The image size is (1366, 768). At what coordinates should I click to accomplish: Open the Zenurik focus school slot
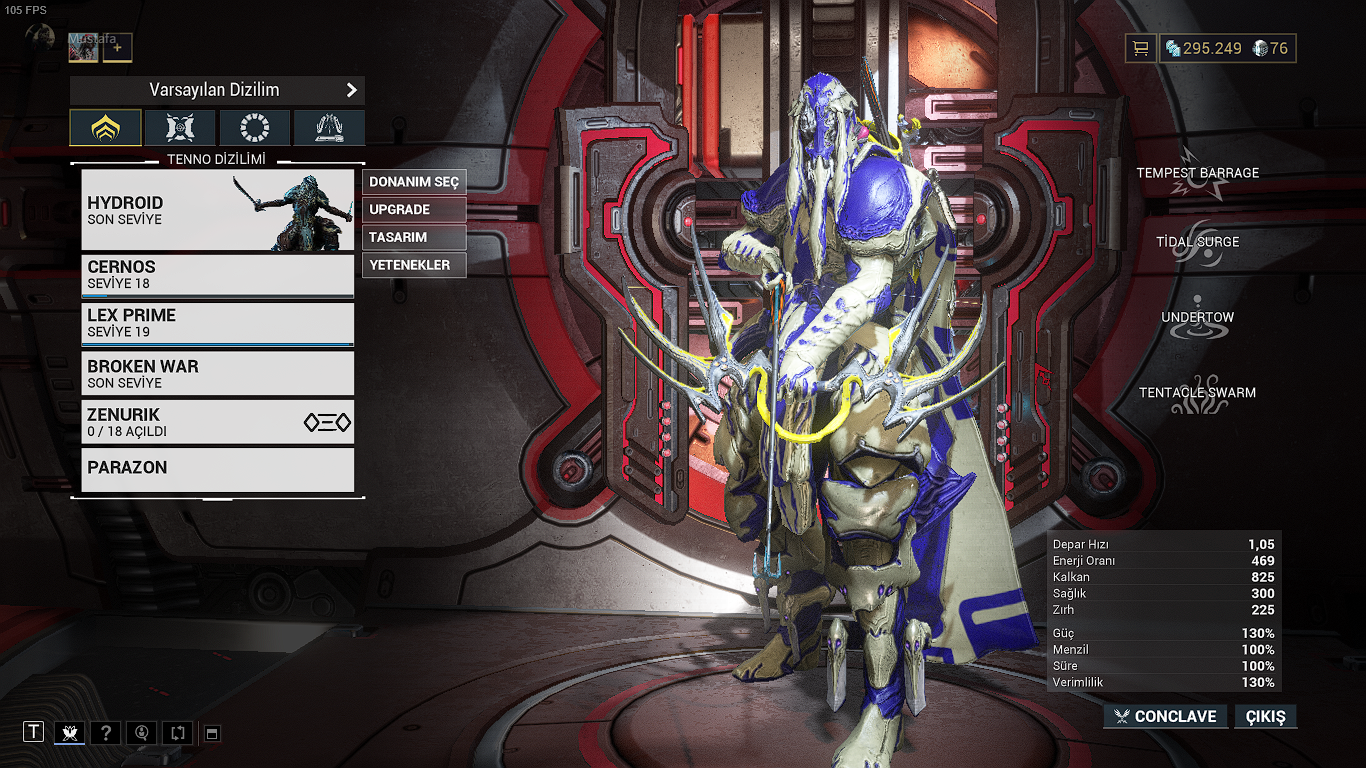(217, 422)
